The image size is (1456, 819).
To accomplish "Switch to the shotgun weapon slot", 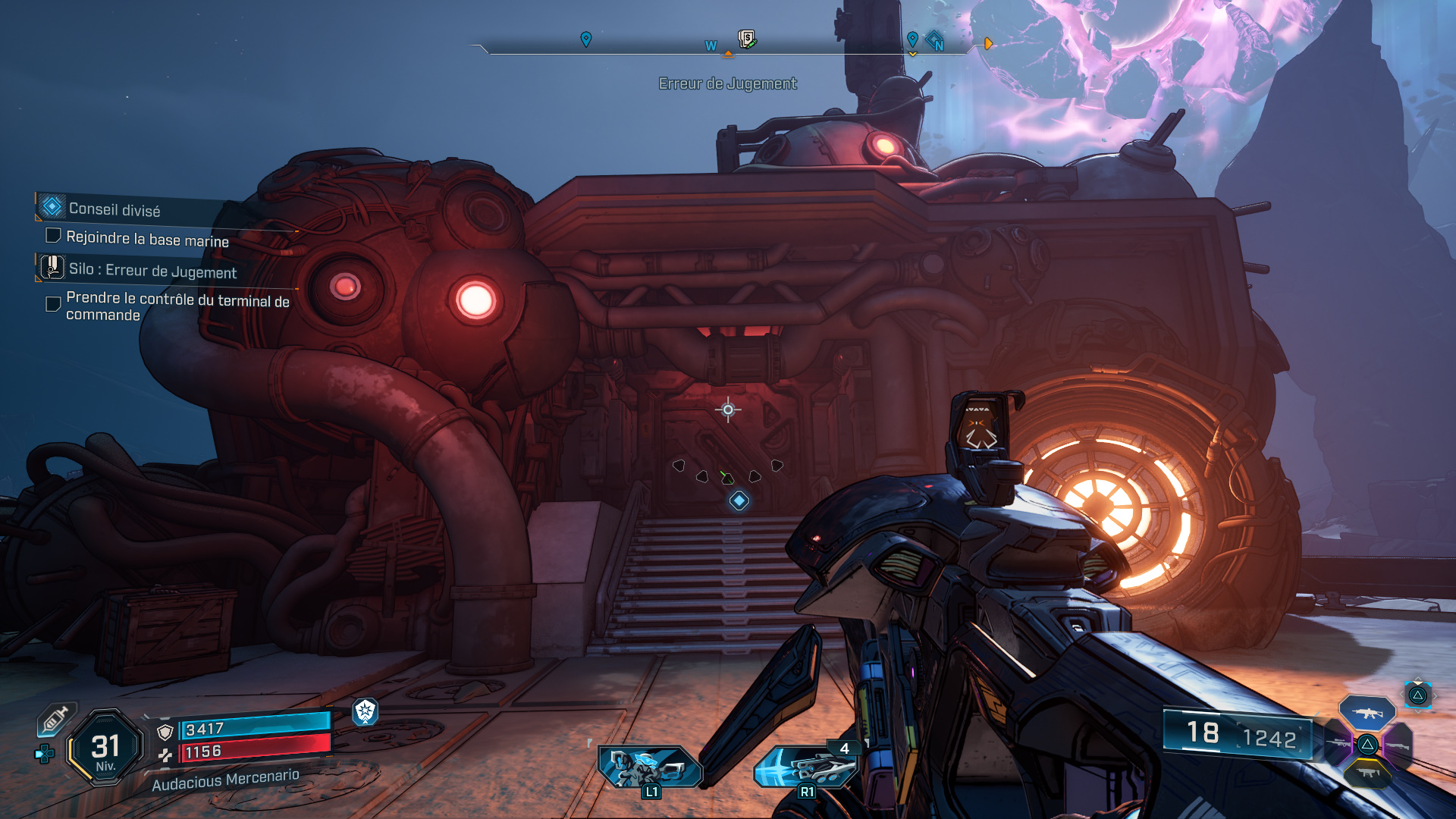I will pos(1397,746).
